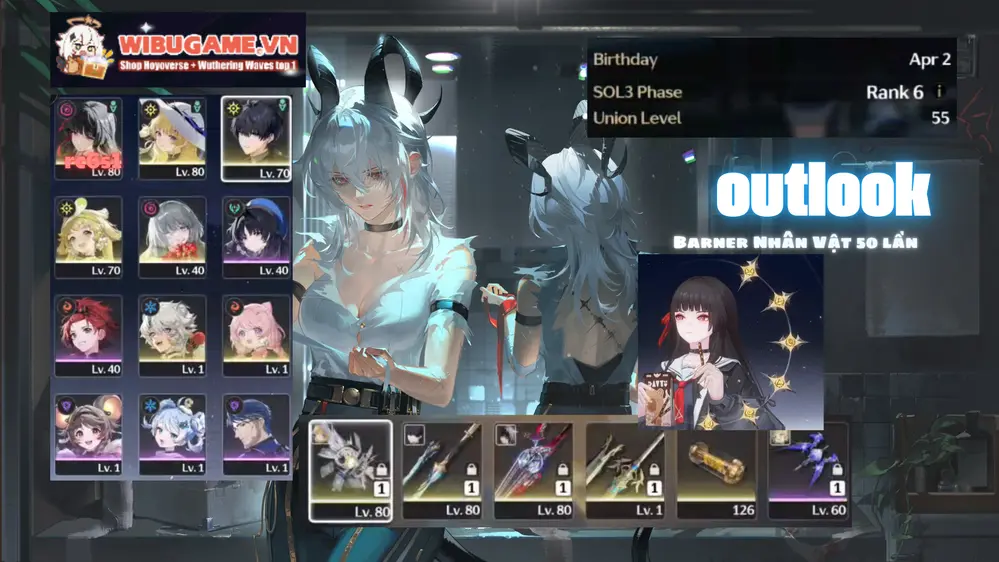Click the WIBUGAME.VN shop logo banner
This screenshot has width=999, height=562.
click(178, 48)
